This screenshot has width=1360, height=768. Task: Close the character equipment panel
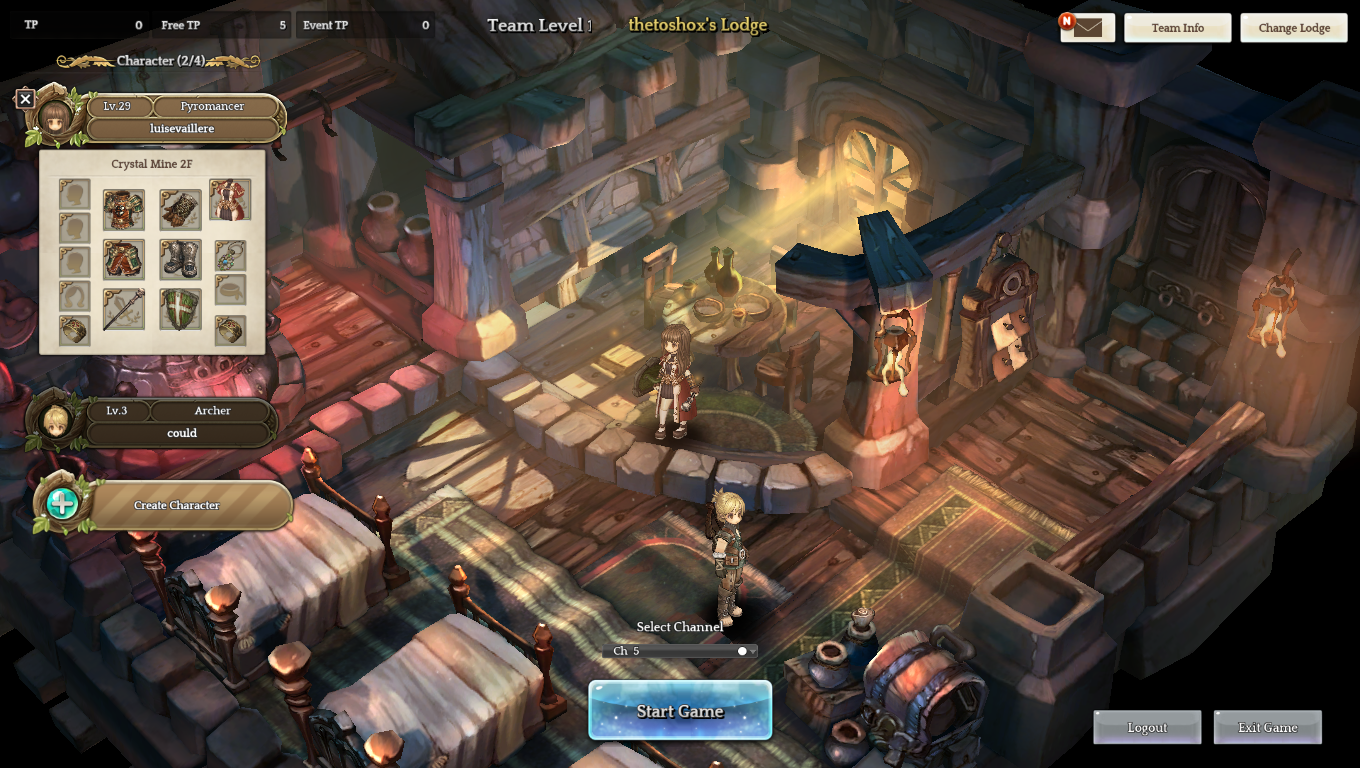point(26,98)
